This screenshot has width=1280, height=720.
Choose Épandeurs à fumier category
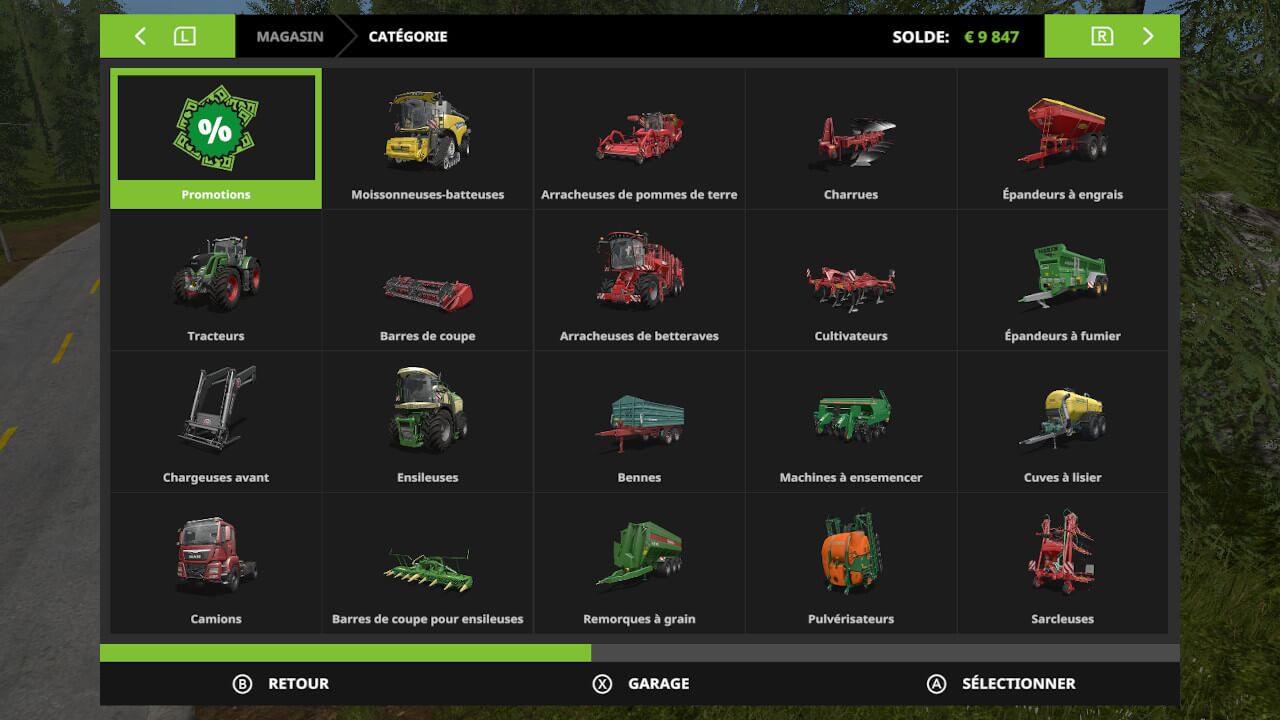point(1062,280)
